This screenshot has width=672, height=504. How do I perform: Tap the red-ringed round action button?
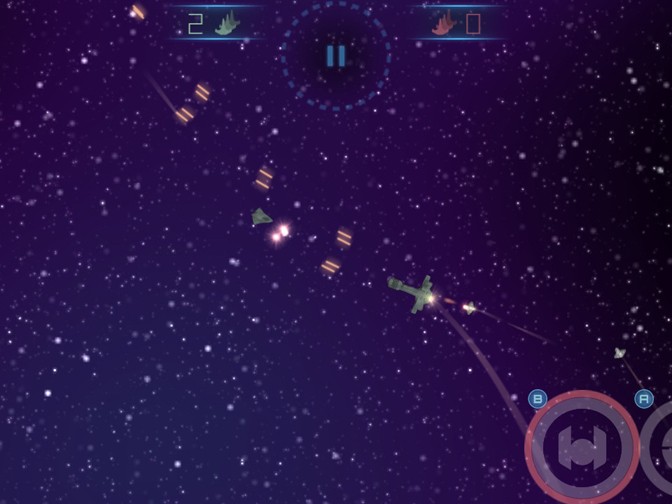point(581,447)
